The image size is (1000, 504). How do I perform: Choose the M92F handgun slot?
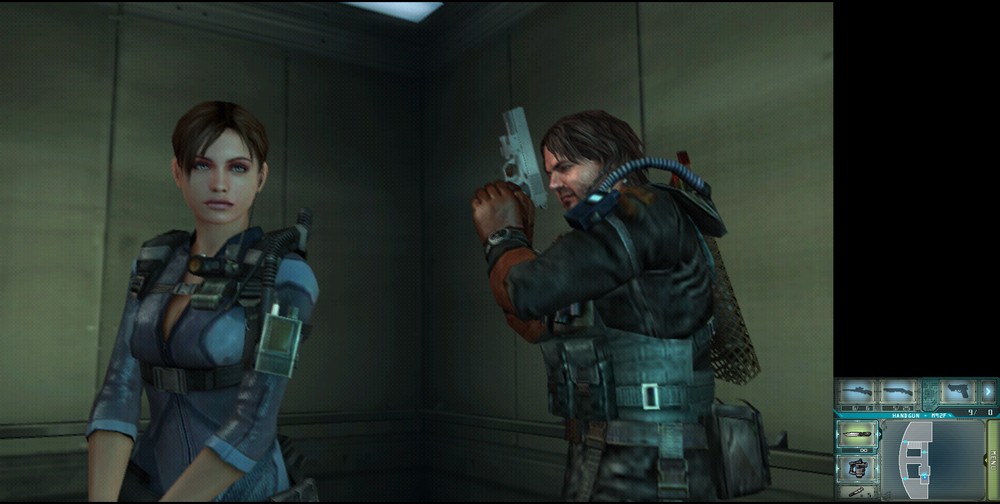click(958, 391)
